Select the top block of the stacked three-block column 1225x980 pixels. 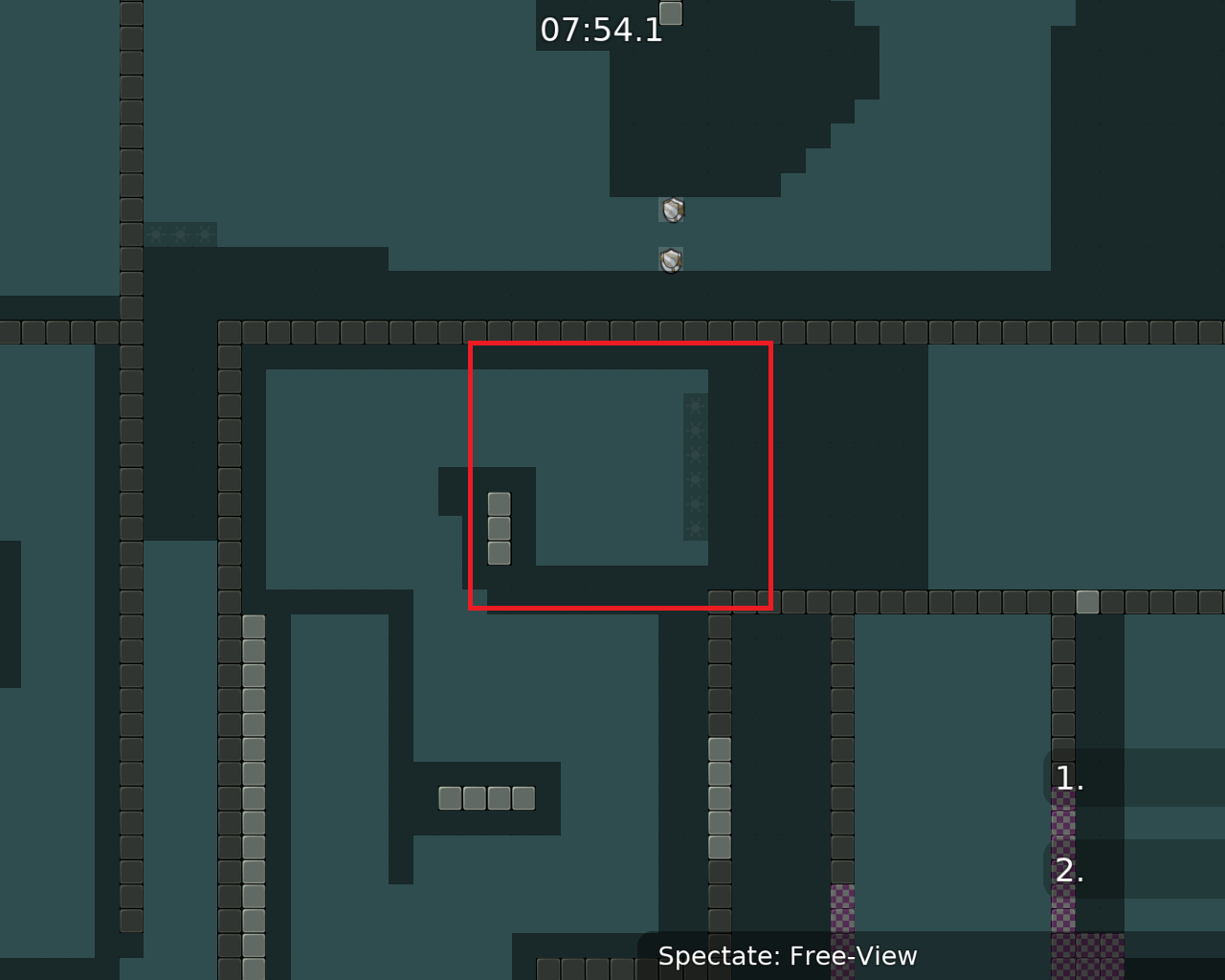coord(499,501)
